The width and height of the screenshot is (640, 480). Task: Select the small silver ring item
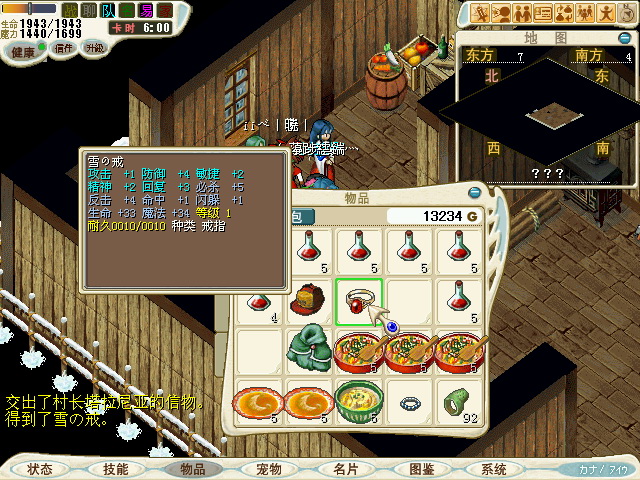click(x=408, y=403)
